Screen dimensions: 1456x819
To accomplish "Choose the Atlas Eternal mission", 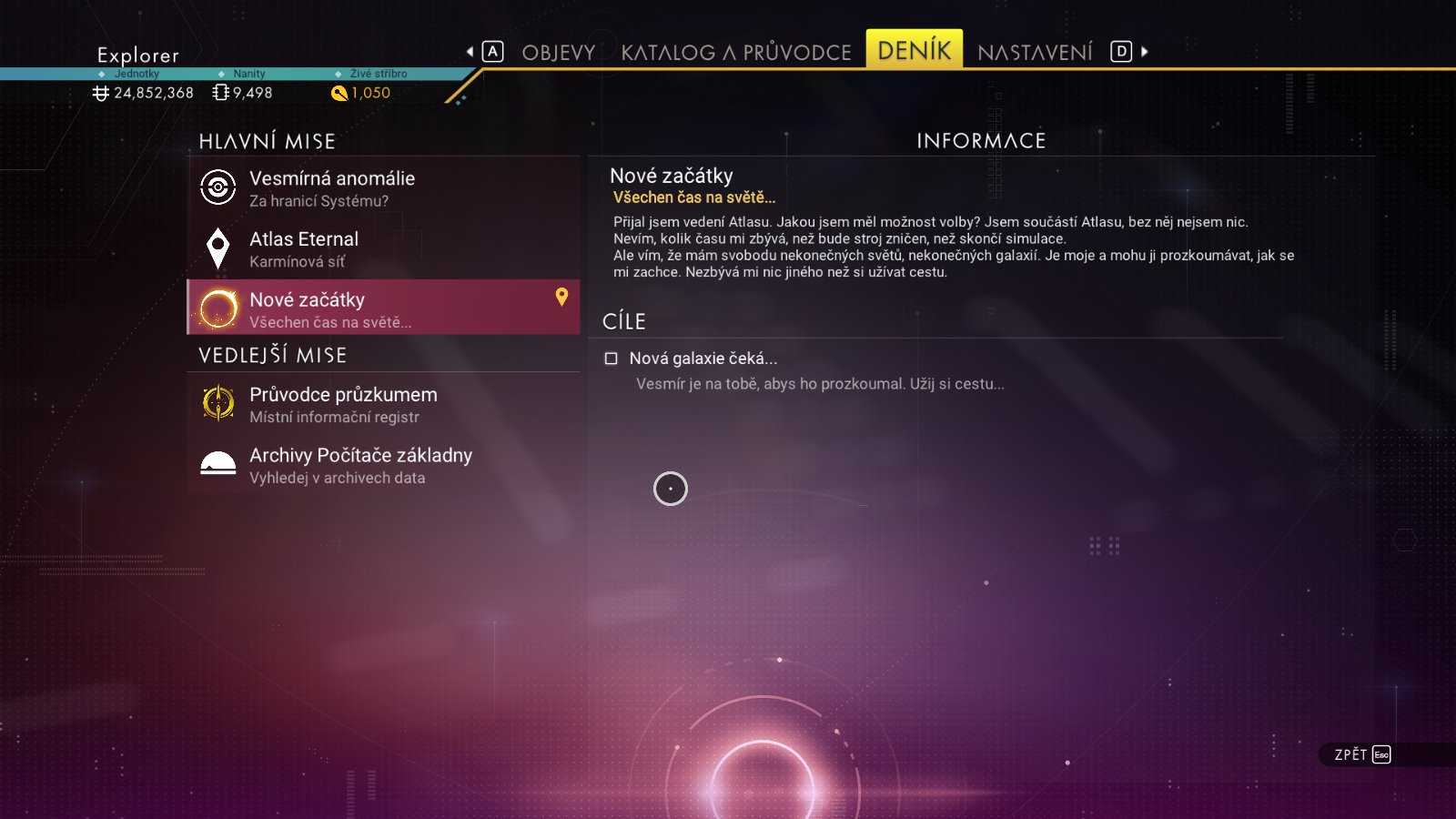I will coord(383,249).
